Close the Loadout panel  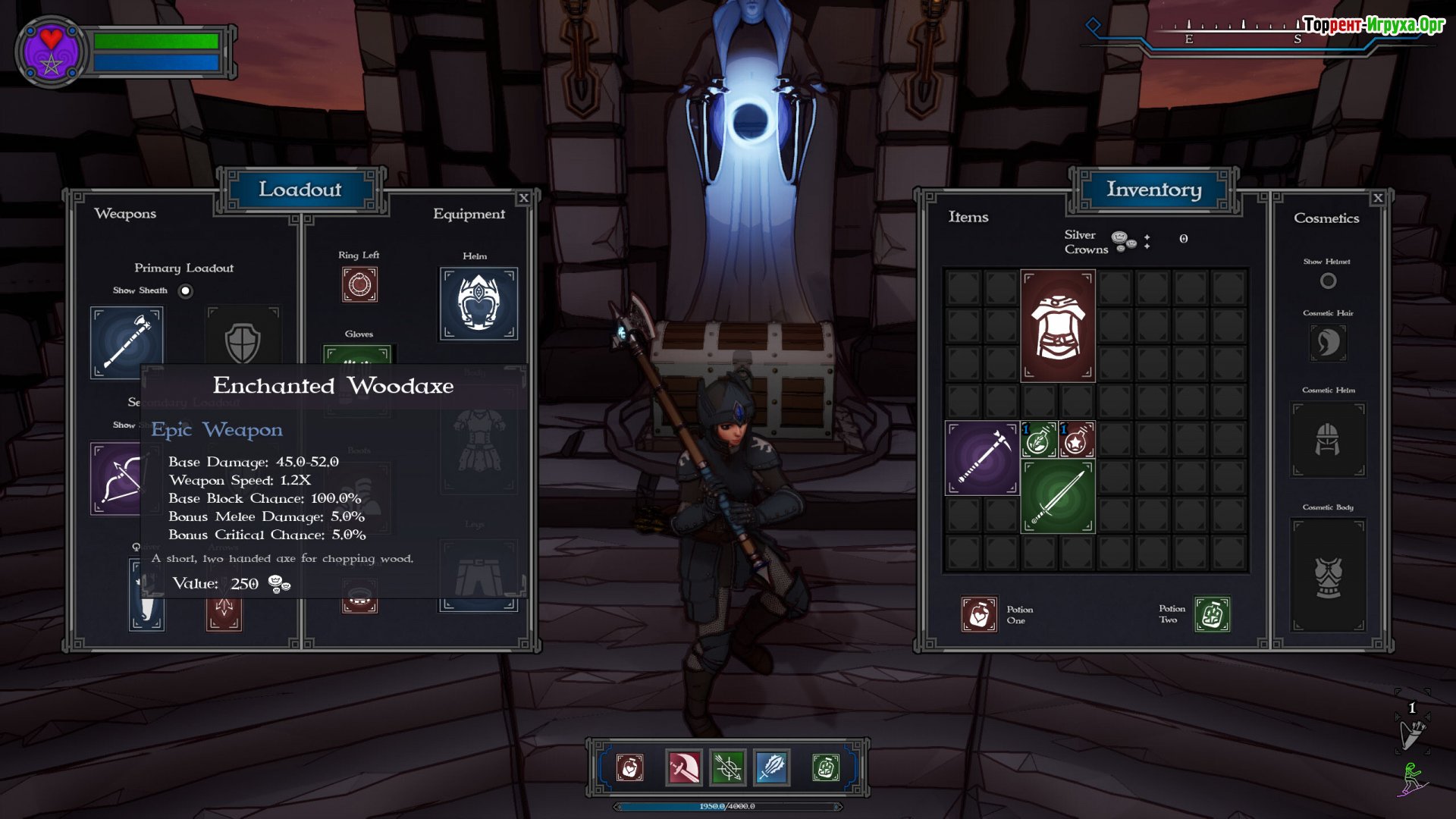[x=523, y=198]
